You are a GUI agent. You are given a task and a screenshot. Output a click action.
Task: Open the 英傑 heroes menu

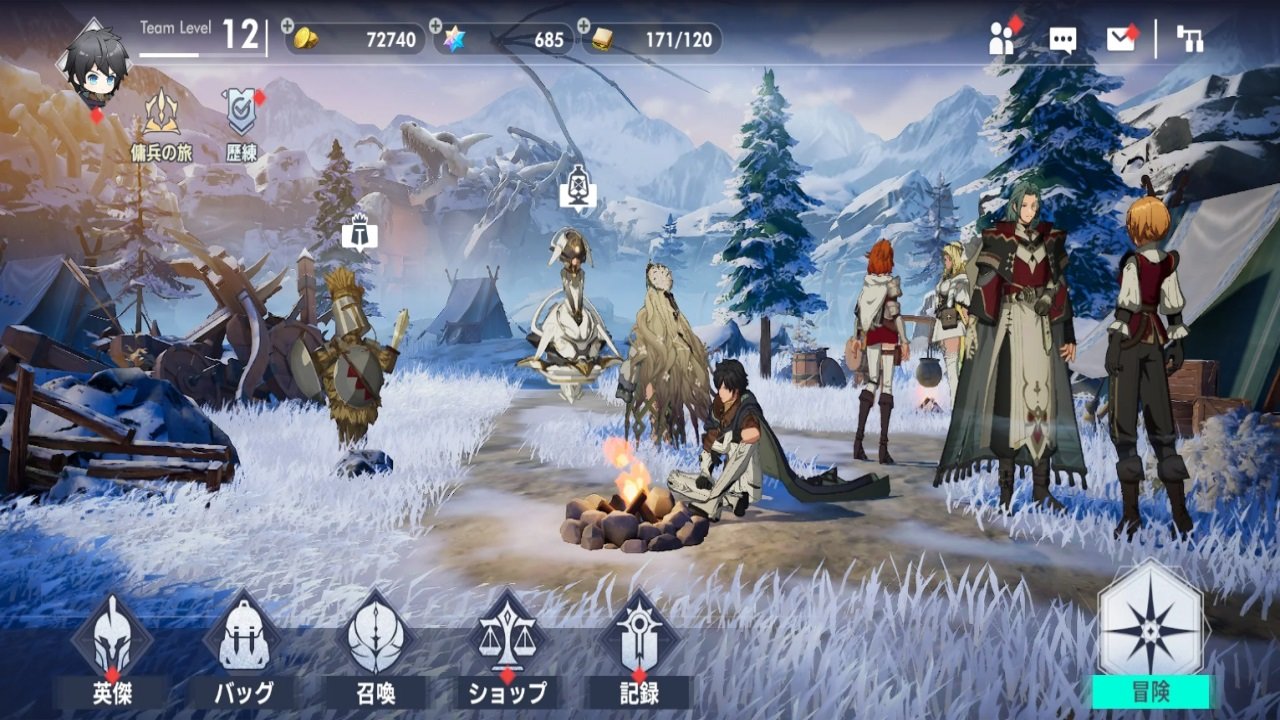coord(112,650)
